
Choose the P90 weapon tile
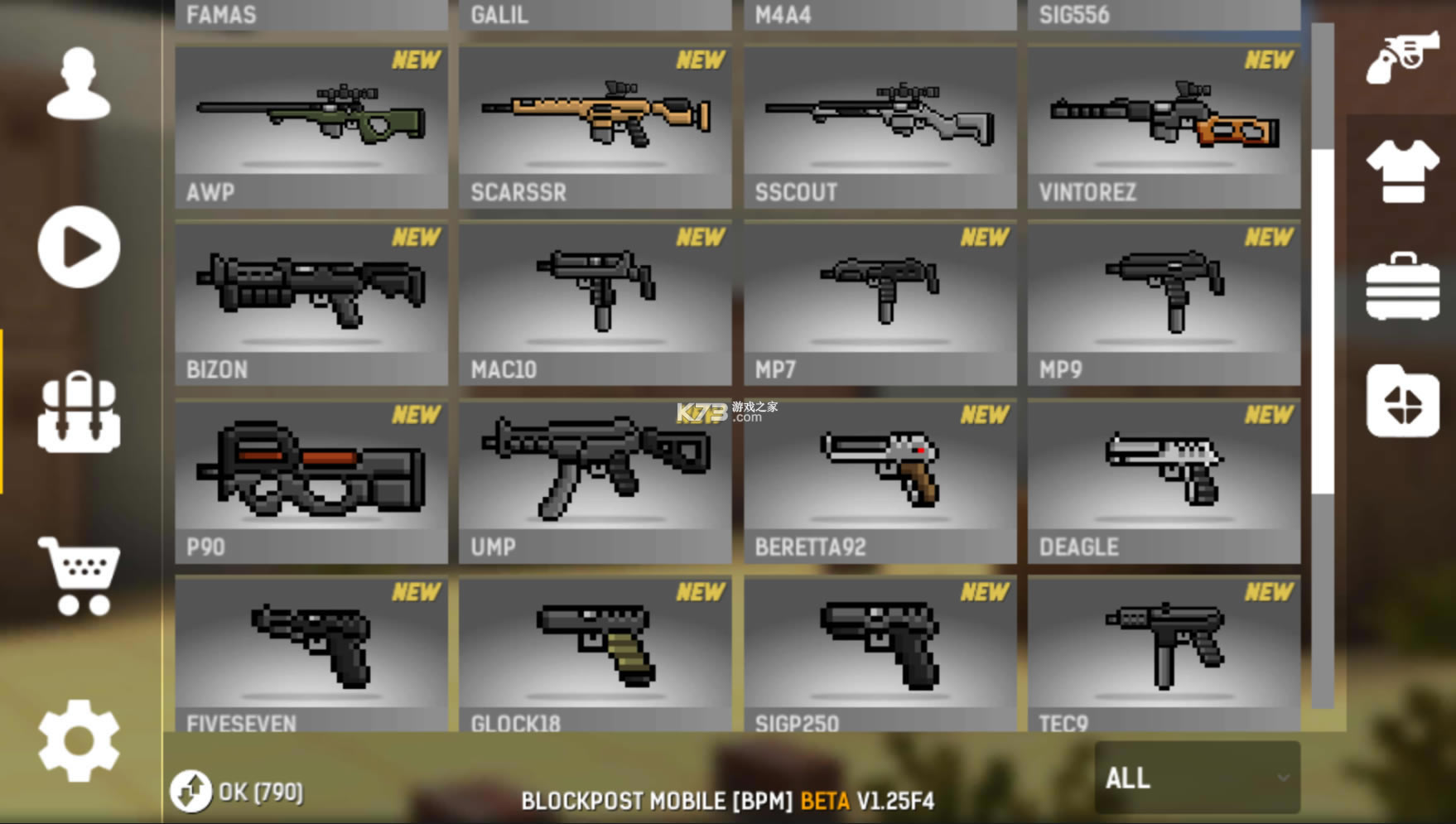point(311,480)
